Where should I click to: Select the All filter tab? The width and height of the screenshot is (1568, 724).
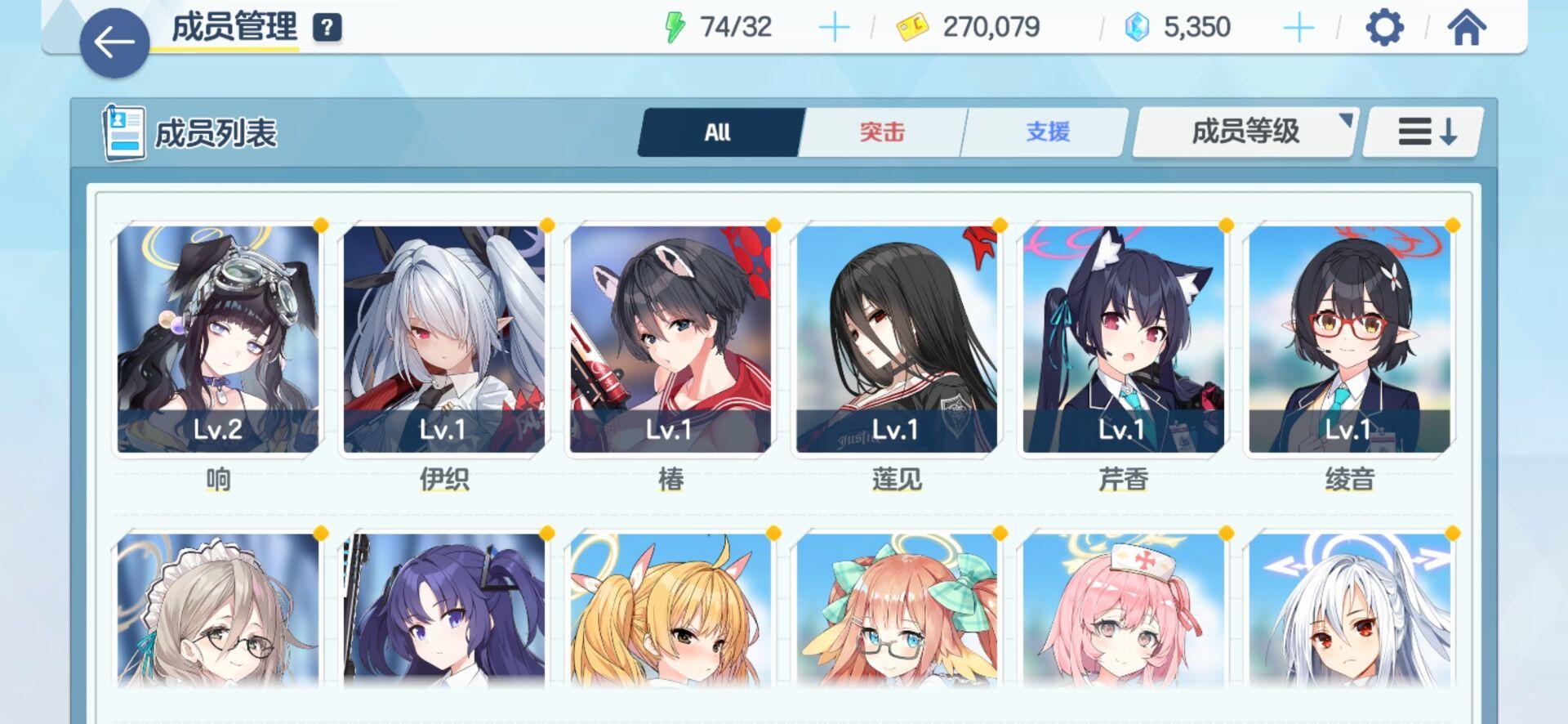click(717, 132)
